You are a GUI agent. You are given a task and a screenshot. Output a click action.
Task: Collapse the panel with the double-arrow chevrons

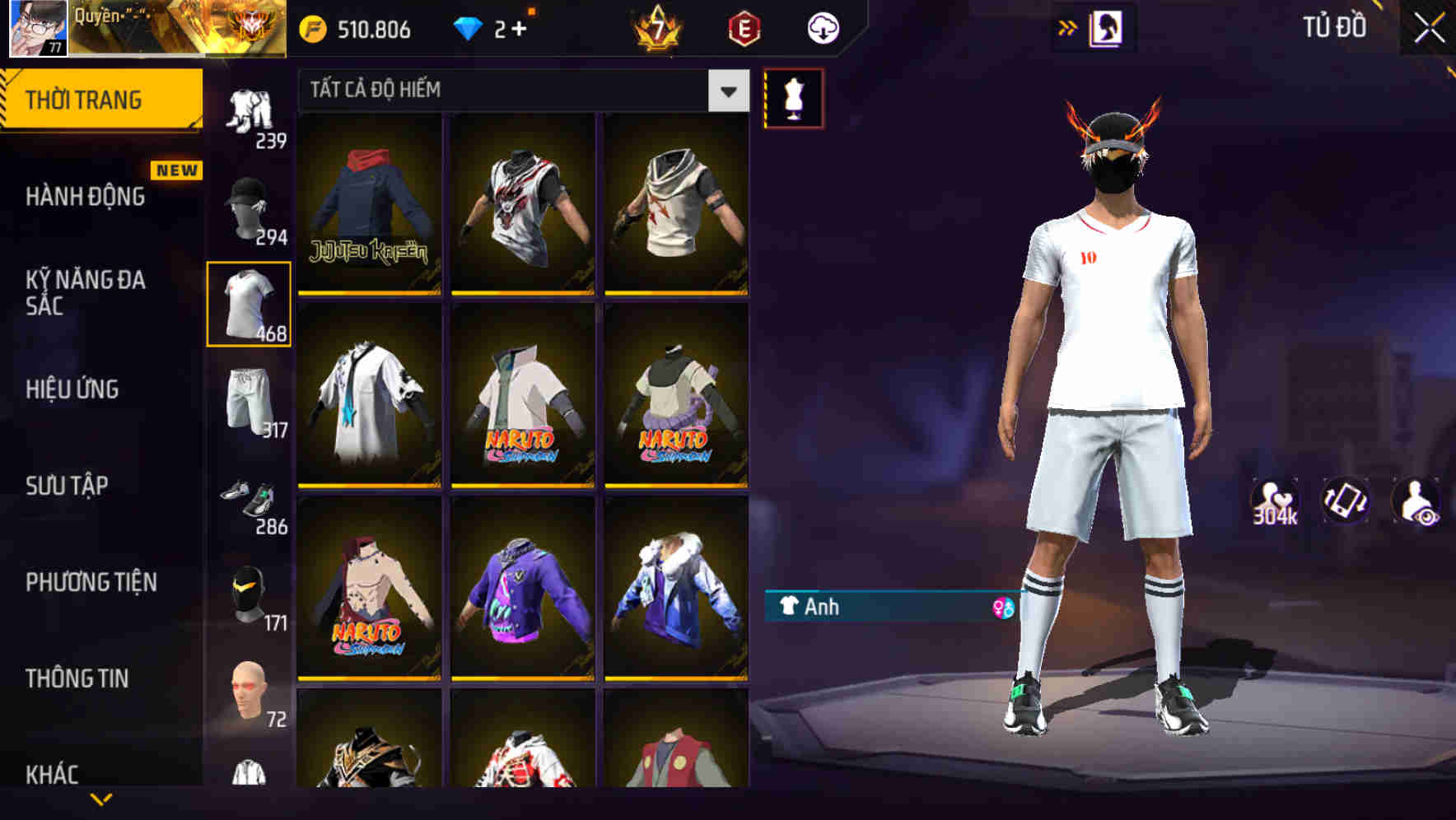click(1068, 27)
